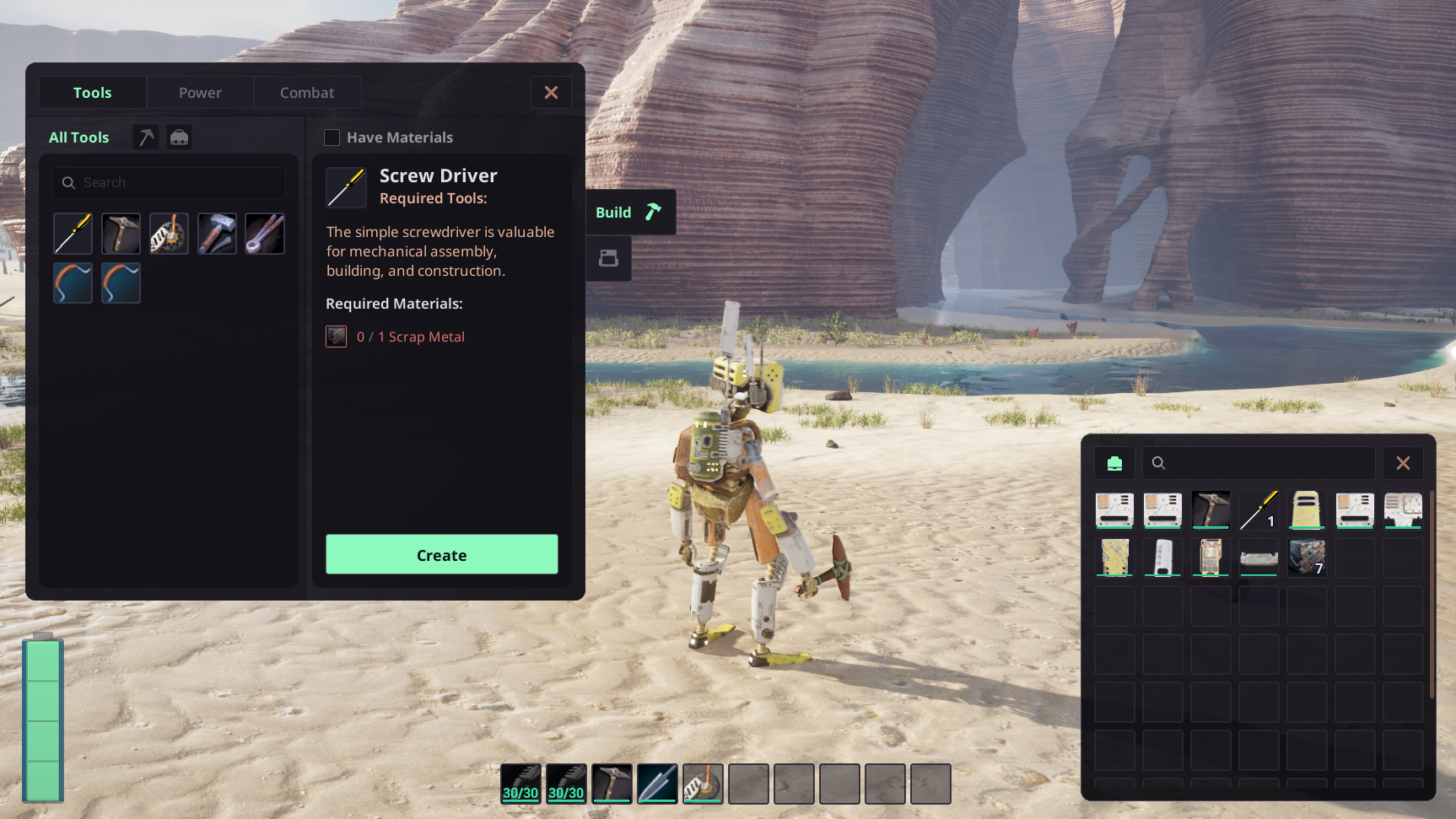Image resolution: width=1456 pixels, height=819 pixels.
Task: Close the inventory panel
Action: [1403, 463]
